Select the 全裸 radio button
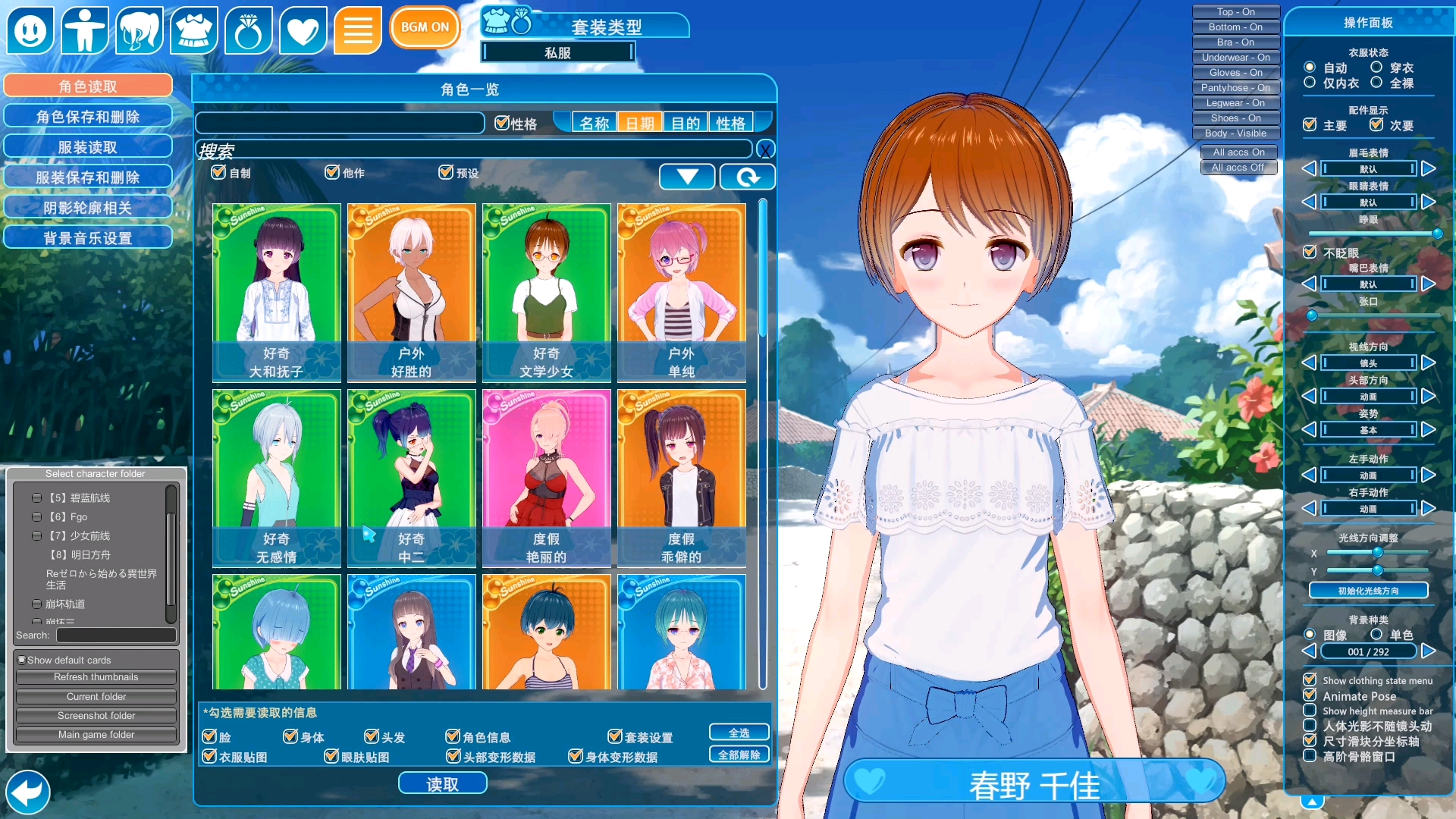This screenshot has height=819, width=1456. tap(1377, 83)
